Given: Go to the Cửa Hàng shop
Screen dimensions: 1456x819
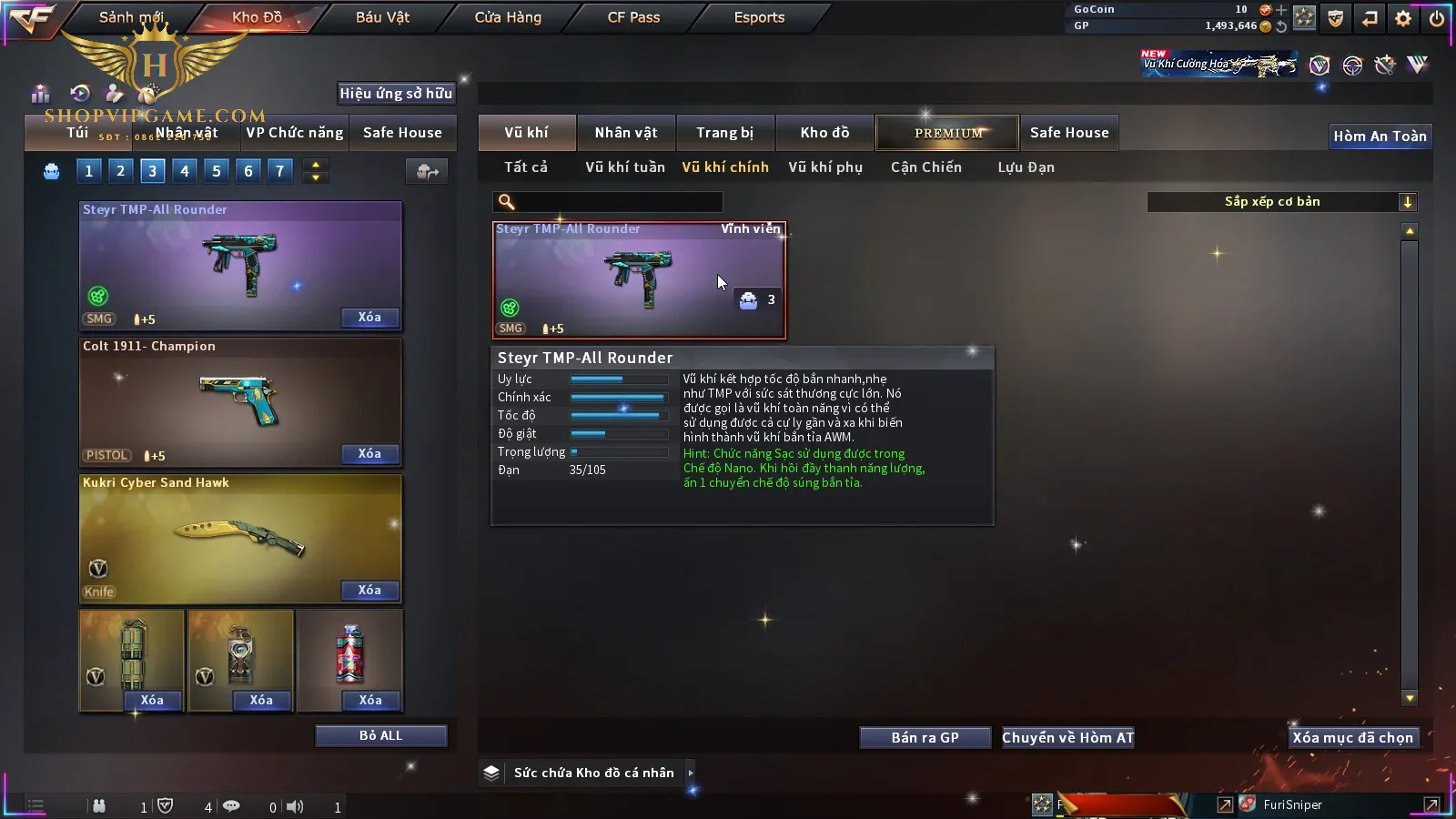Looking at the screenshot, I should (x=508, y=17).
